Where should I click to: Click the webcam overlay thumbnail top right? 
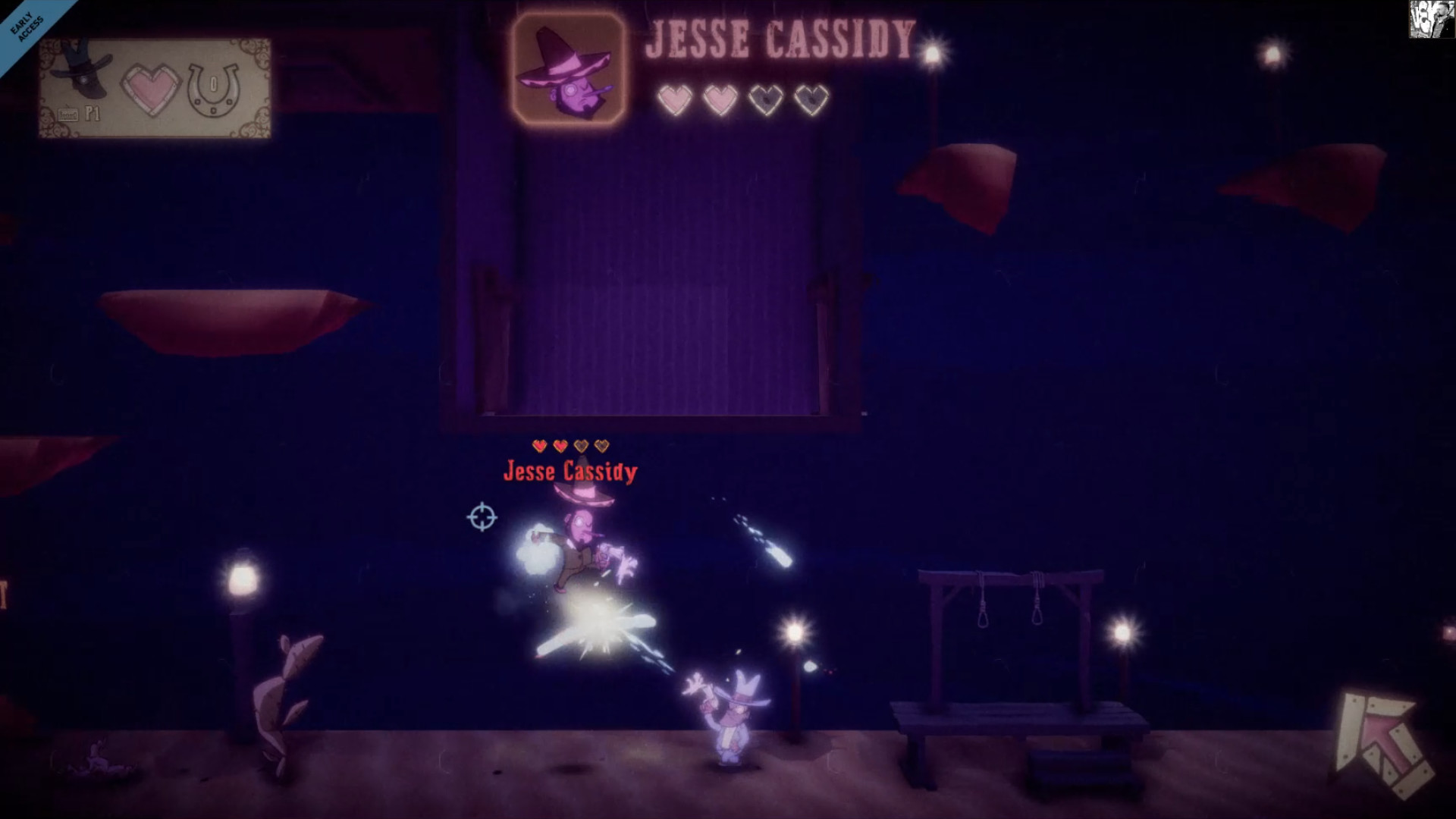[x=1430, y=19]
